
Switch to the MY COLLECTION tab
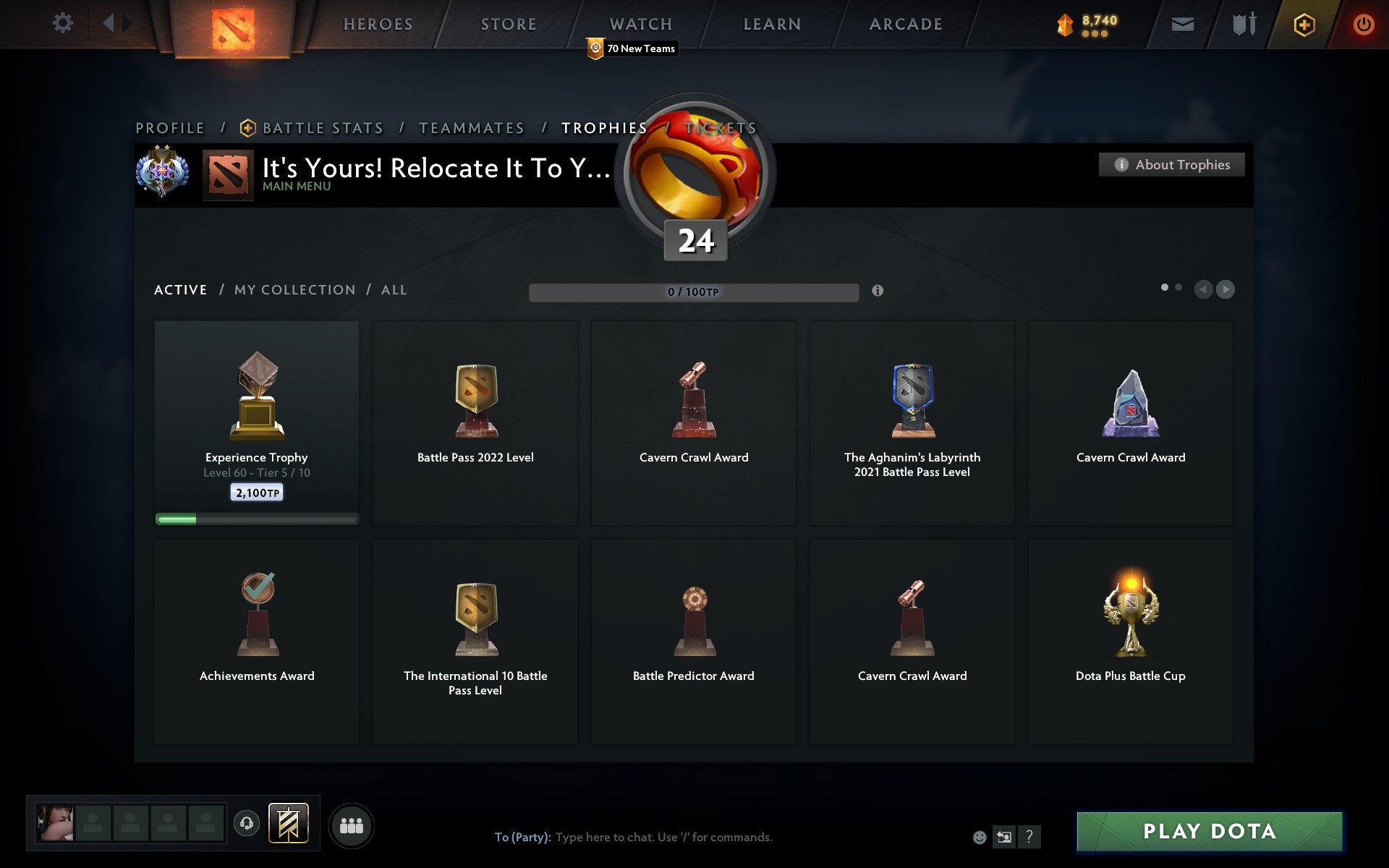coord(294,289)
